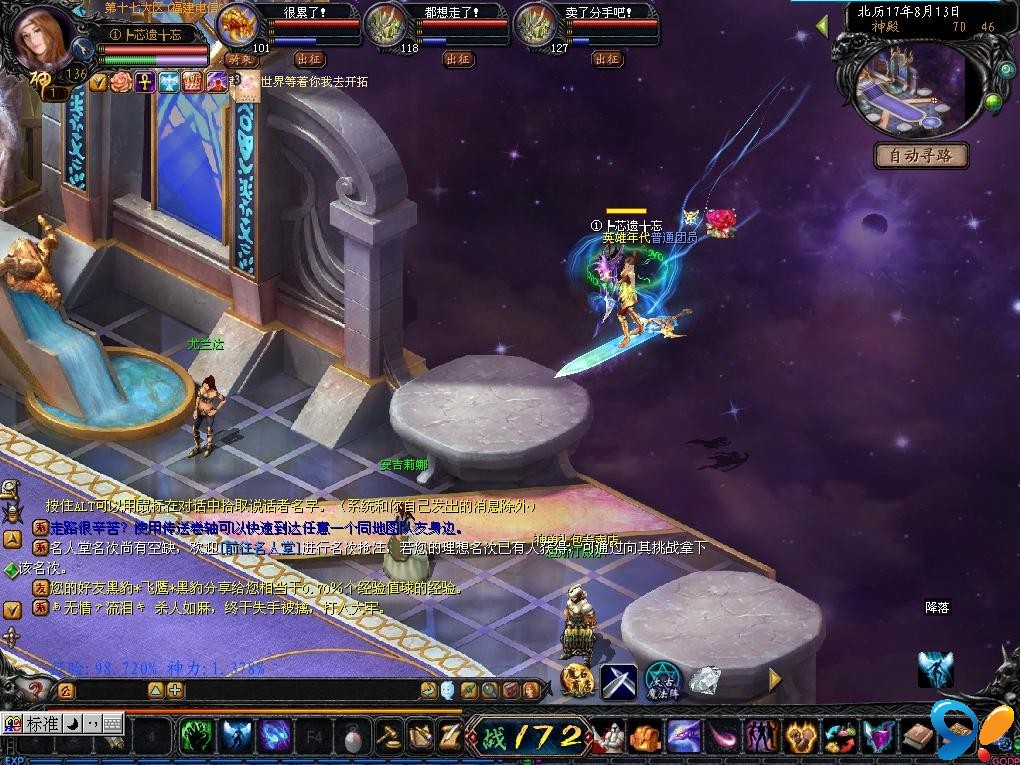Open the 太古魔法阵 magic circle icon
Viewport: 1020px width, 765px height.
click(x=662, y=680)
